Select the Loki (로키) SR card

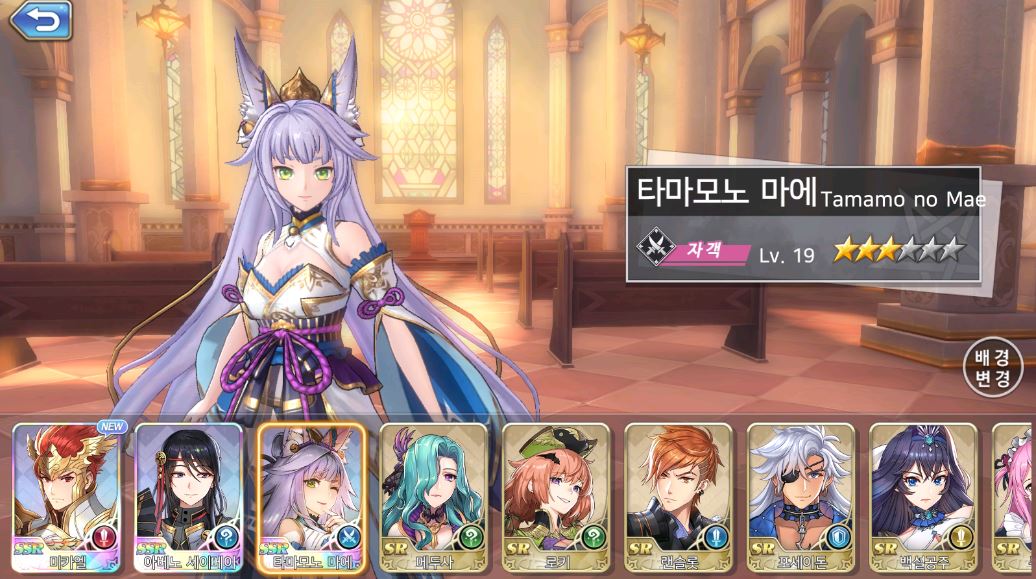click(x=555, y=497)
